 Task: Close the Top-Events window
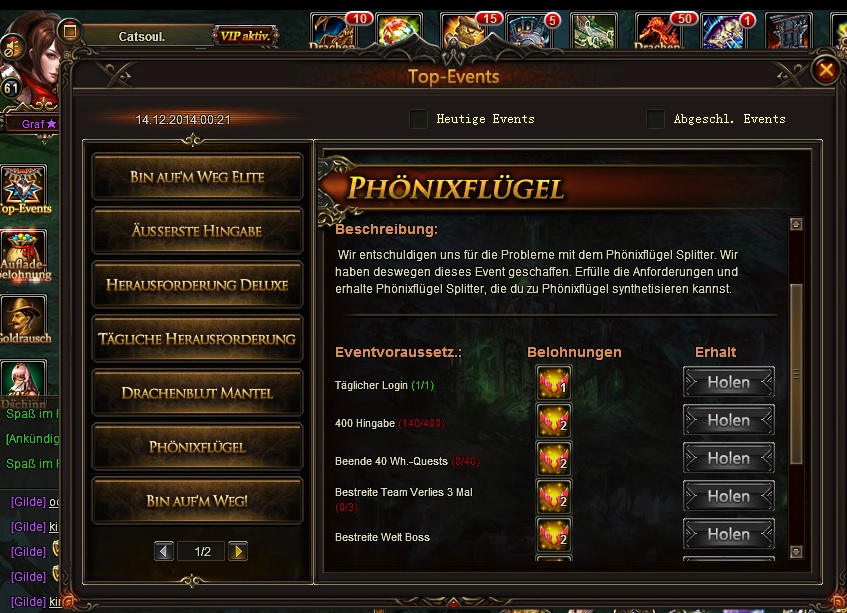(x=826, y=70)
